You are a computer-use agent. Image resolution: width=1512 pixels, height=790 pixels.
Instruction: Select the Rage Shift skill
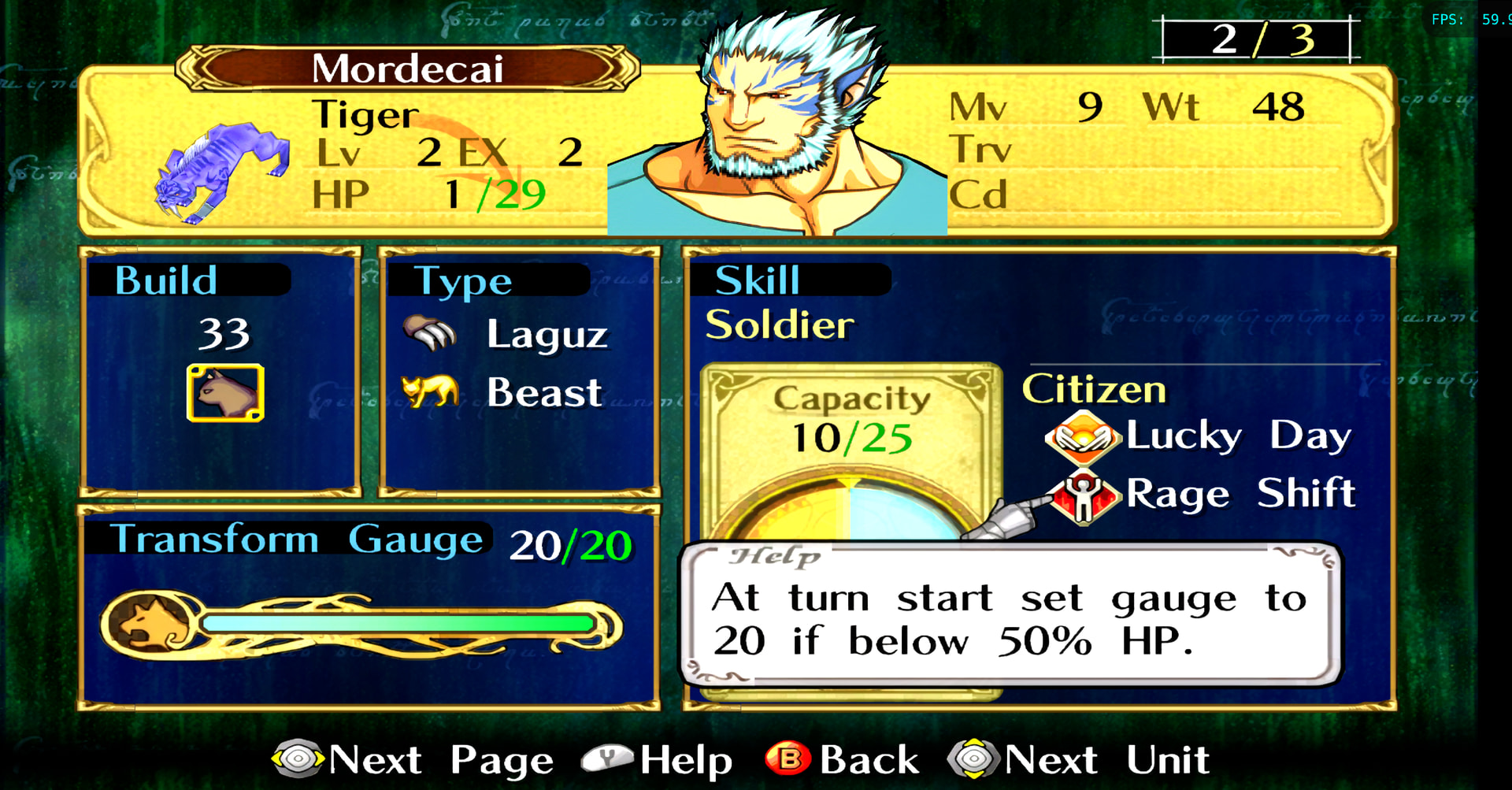click(1201, 494)
